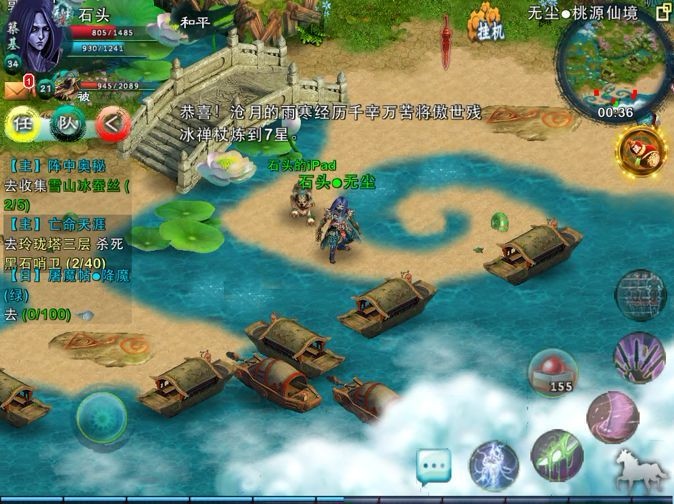Activate the green slash skill
Image resolution: width=674 pixels, height=504 pixels.
click(557, 454)
